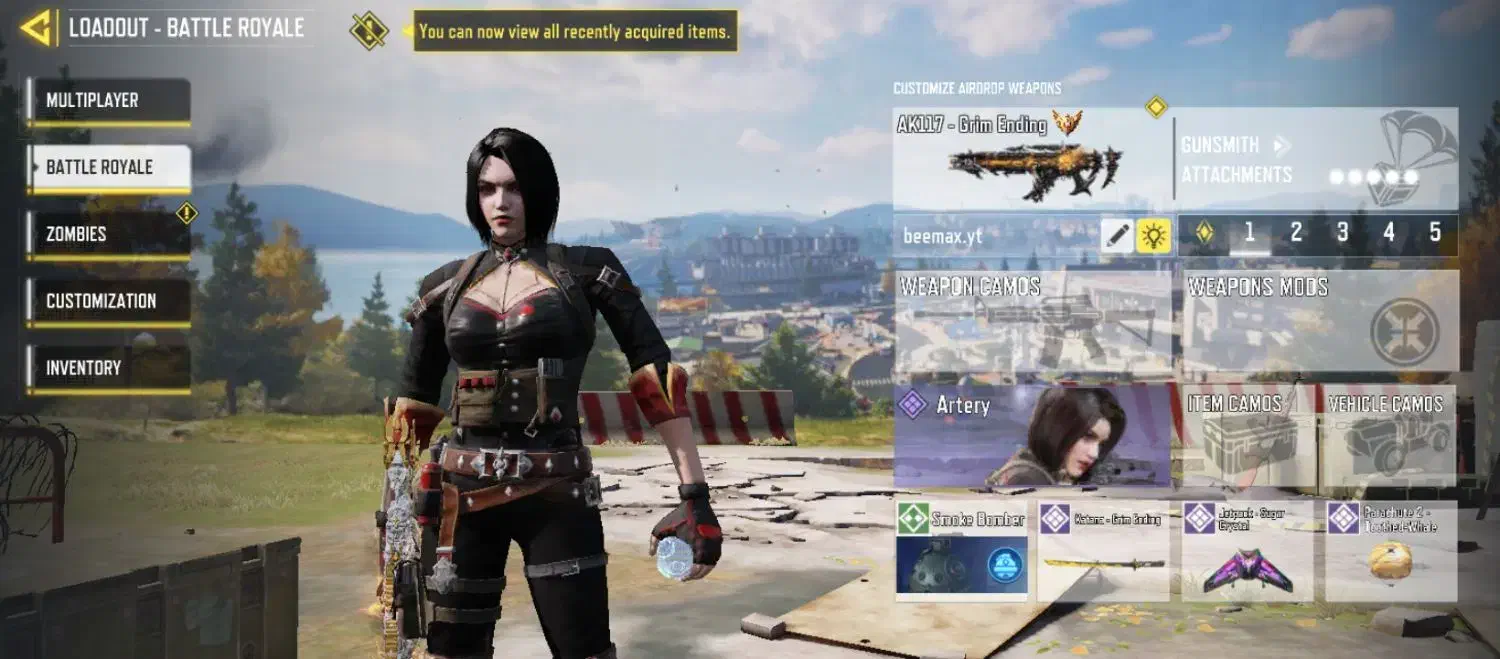Open Vehicle Camos

[1387, 435]
